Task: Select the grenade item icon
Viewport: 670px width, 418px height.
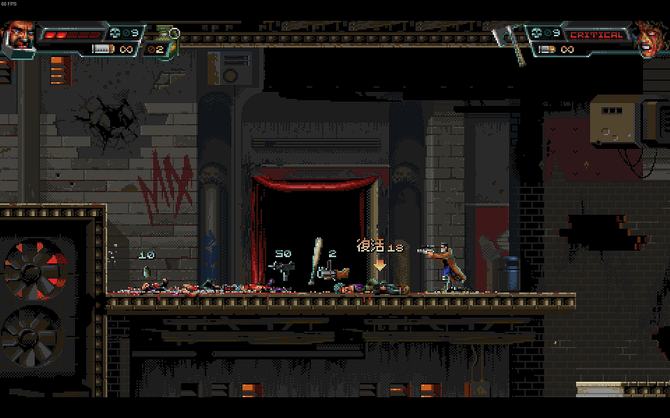Action: (165, 35)
